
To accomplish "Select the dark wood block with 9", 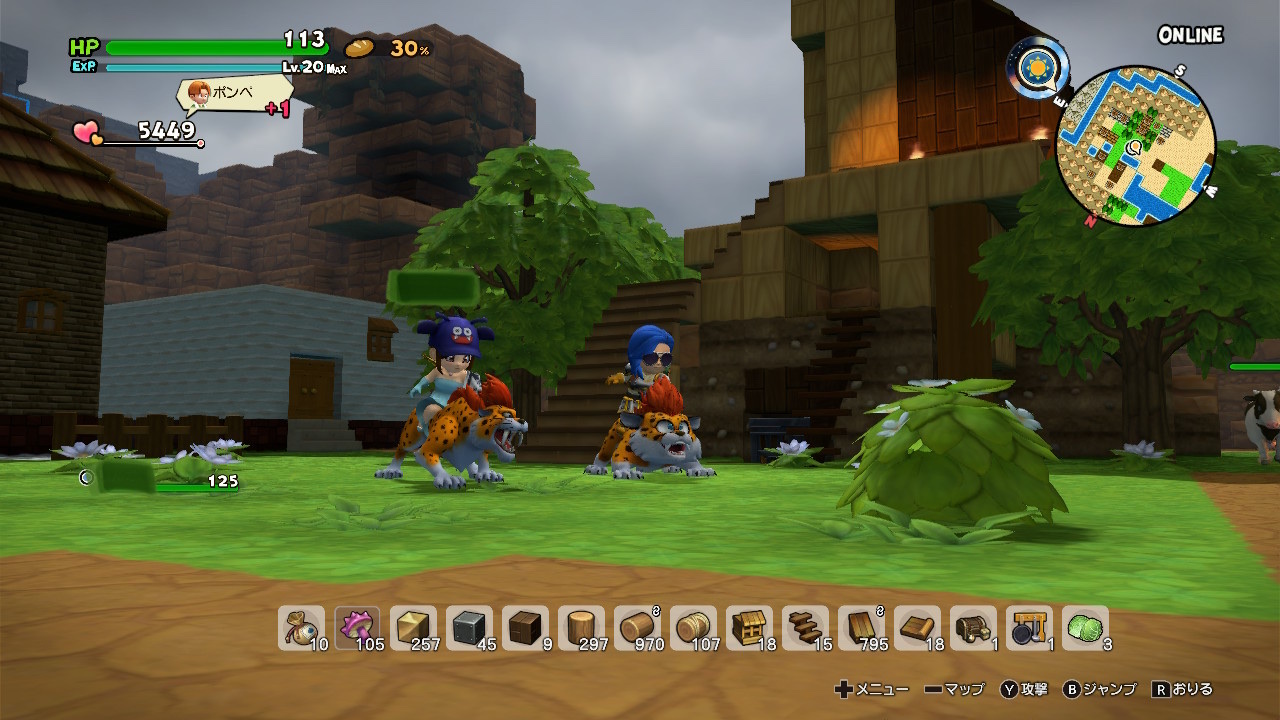I will [x=525, y=629].
